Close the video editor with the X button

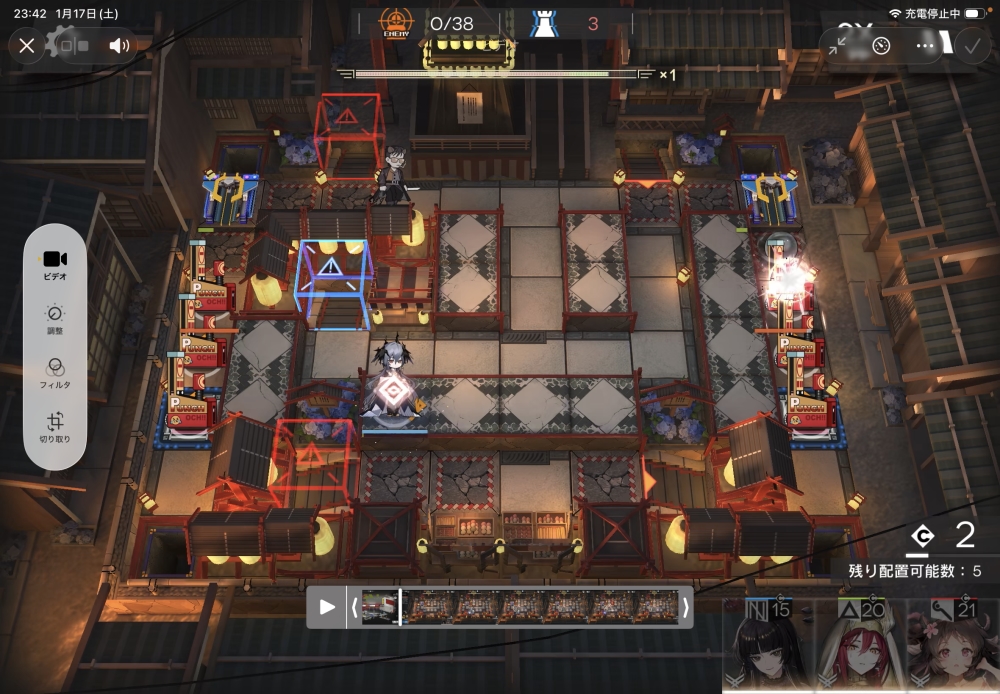(x=27, y=45)
